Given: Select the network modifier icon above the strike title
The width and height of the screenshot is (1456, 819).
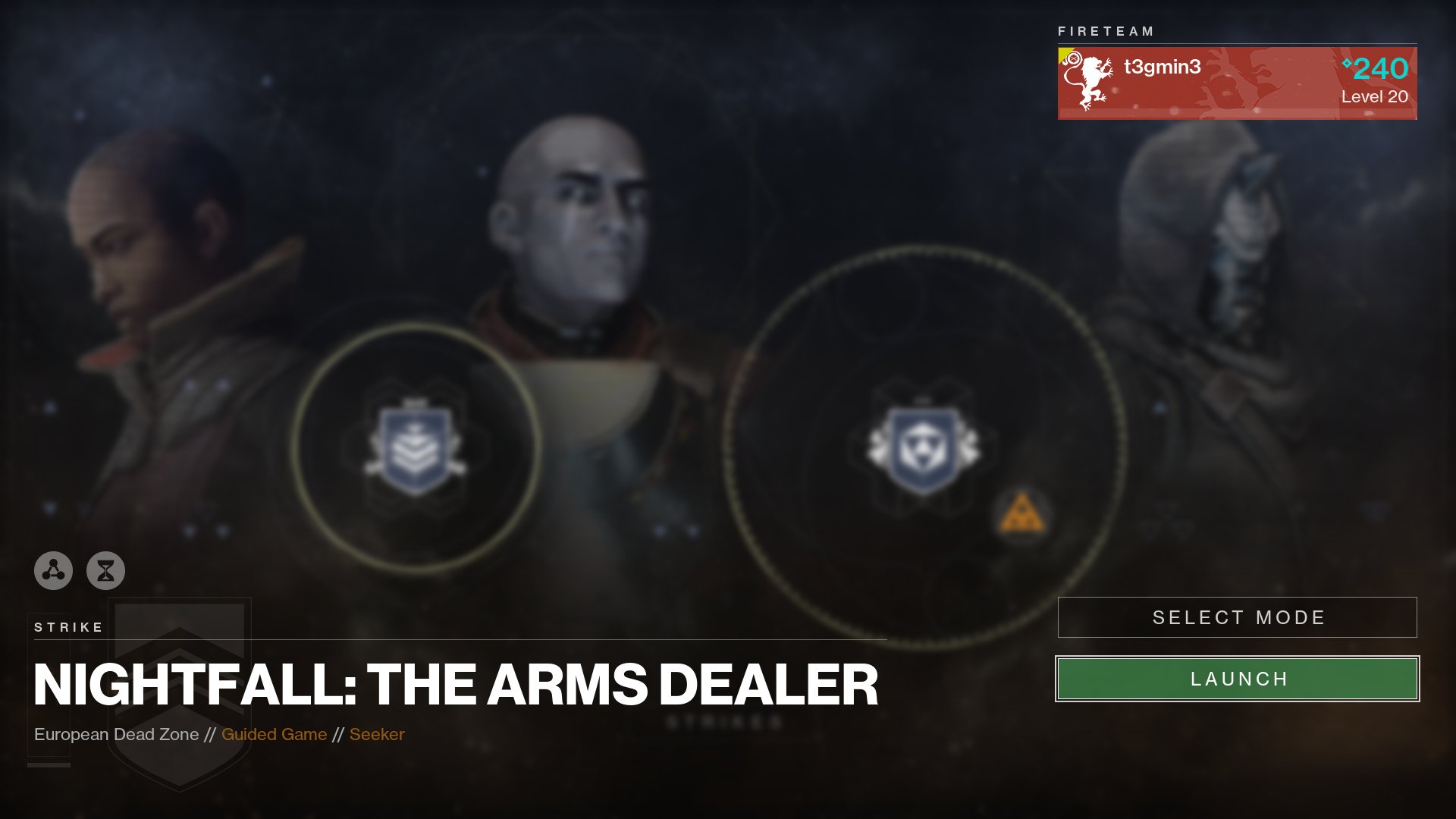Looking at the screenshot, I should 52,571.
